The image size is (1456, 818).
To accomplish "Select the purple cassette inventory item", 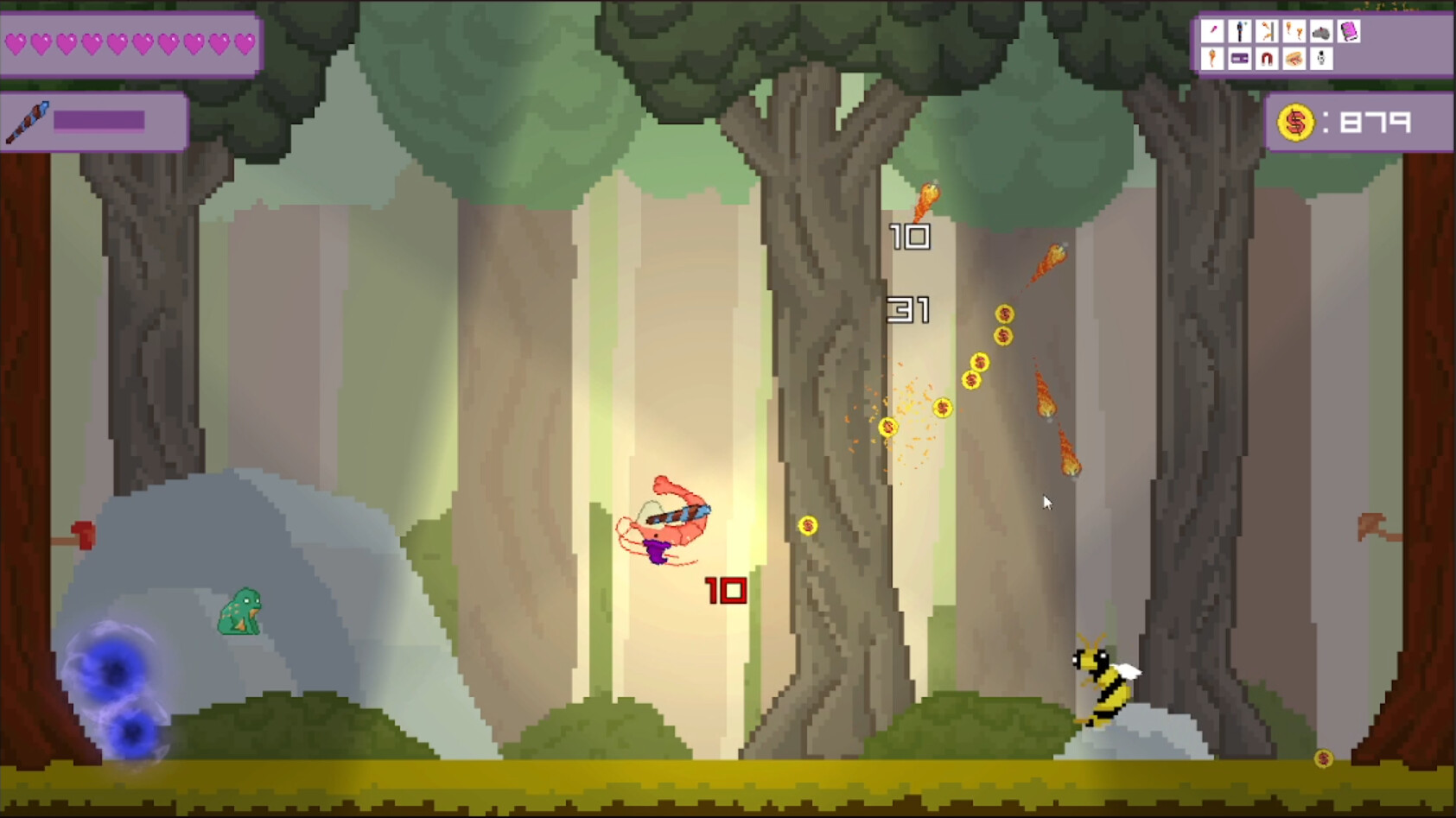I will 1239,59.
